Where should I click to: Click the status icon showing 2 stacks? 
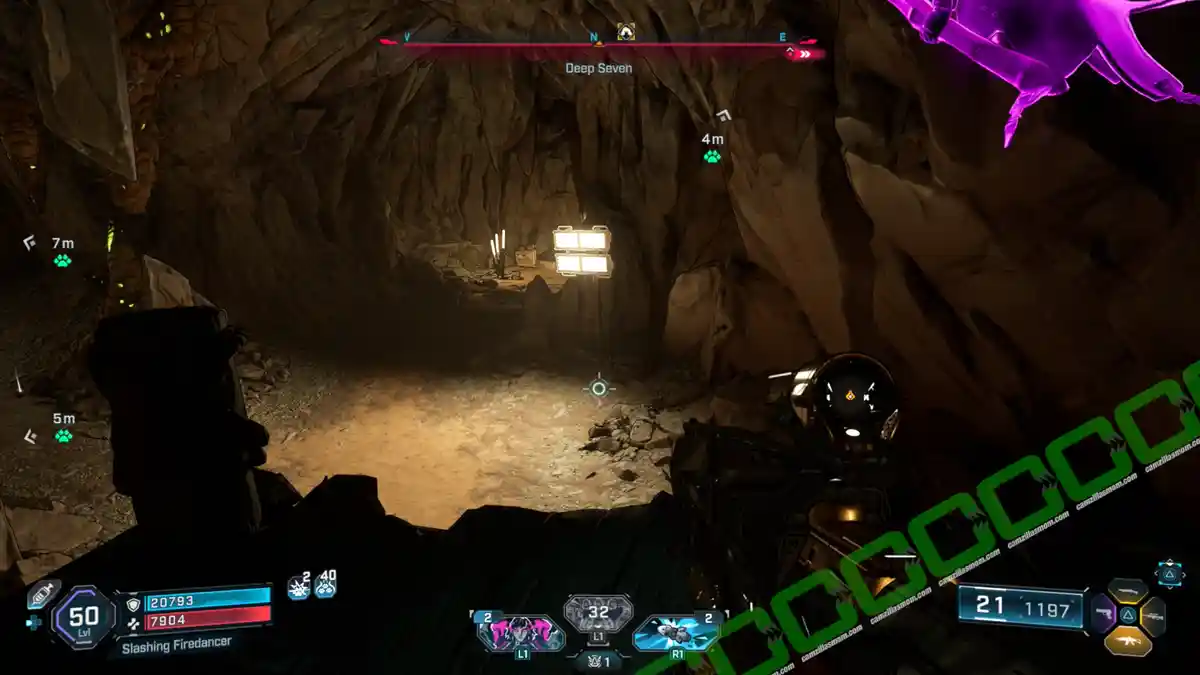(298, 587)
